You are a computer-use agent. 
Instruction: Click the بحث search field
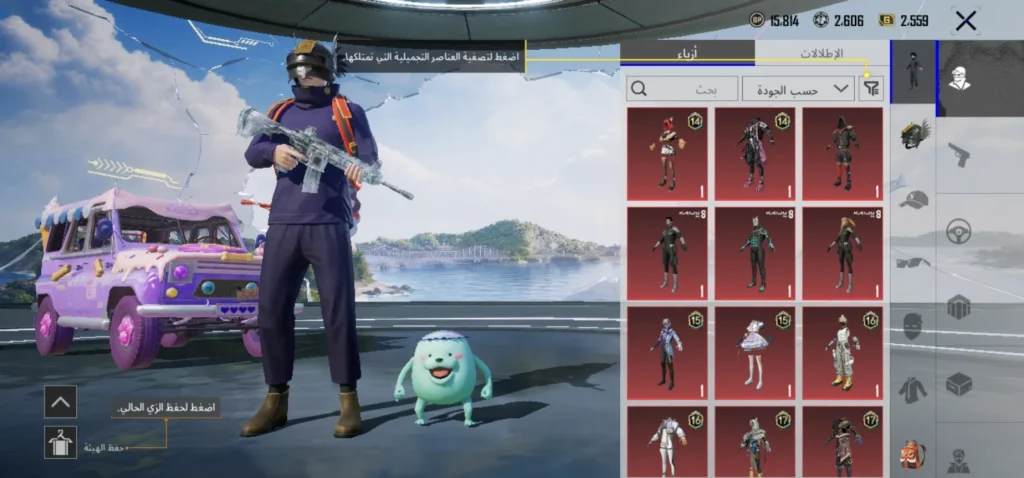[x=682, y=89]
